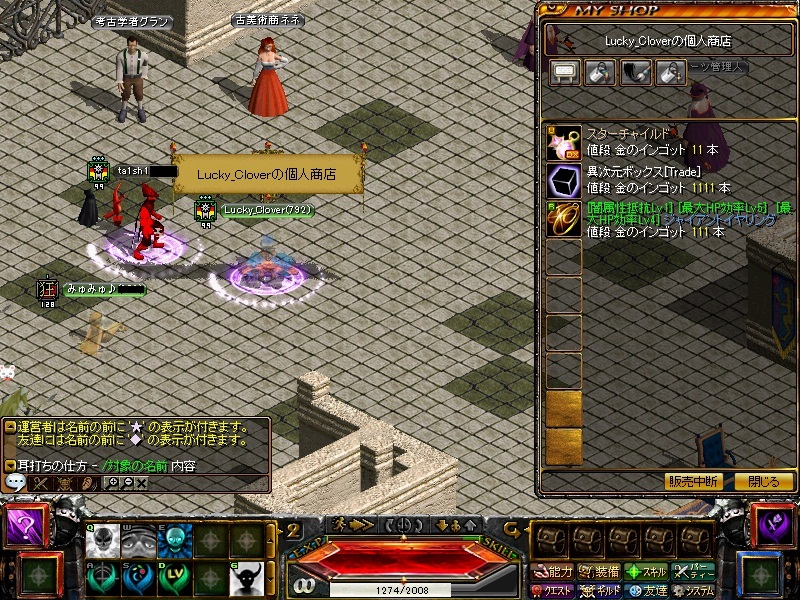This screenshot has height=600, width=800.
Task: Activate the white skull skill on Q
Action: [101, 541]
